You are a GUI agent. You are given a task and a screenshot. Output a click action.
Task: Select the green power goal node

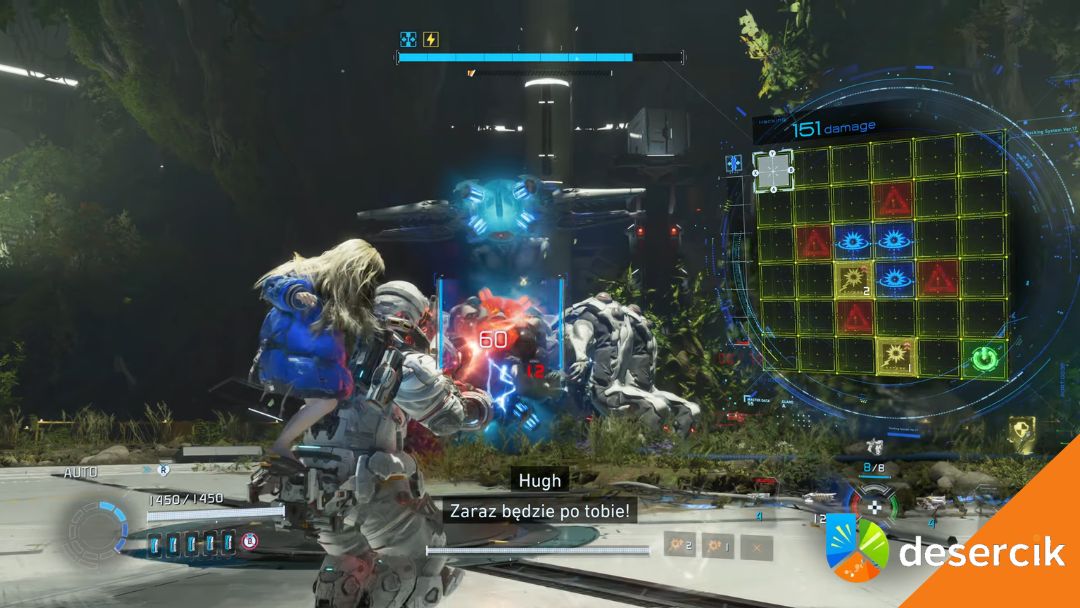(985, 356)
